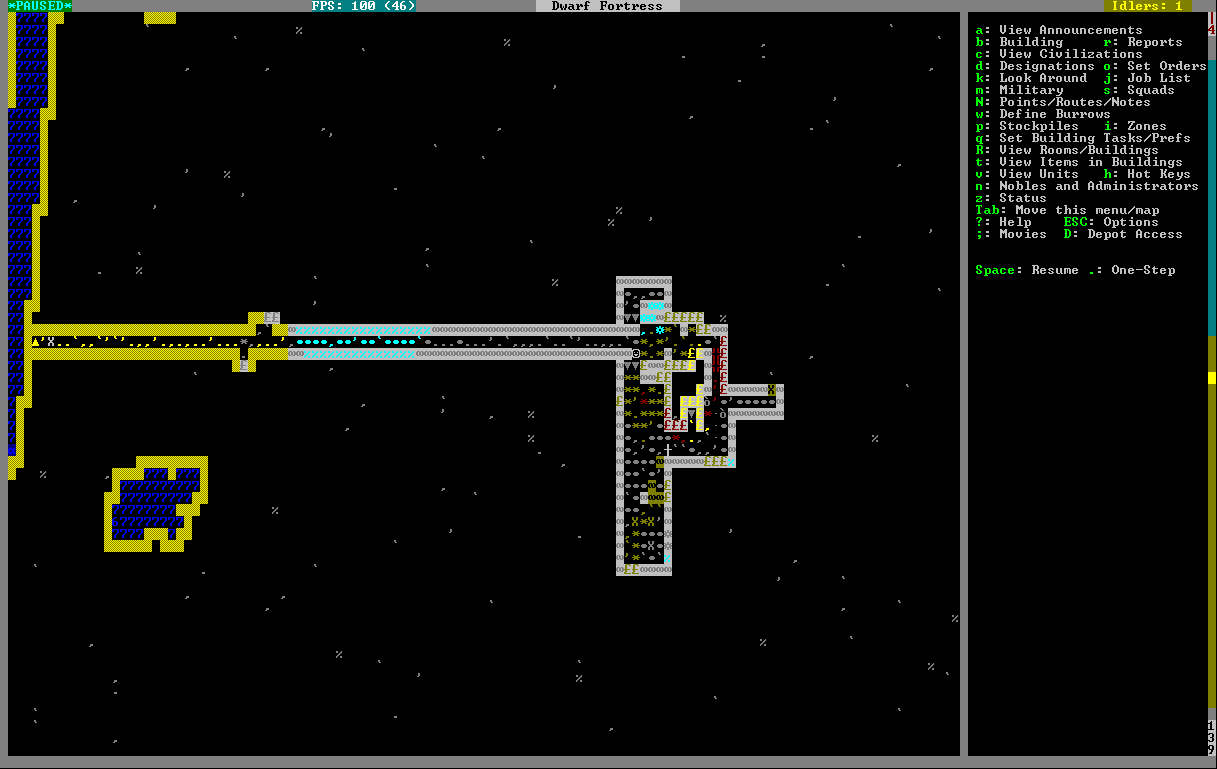Open the Status screen

point(1022,198)
